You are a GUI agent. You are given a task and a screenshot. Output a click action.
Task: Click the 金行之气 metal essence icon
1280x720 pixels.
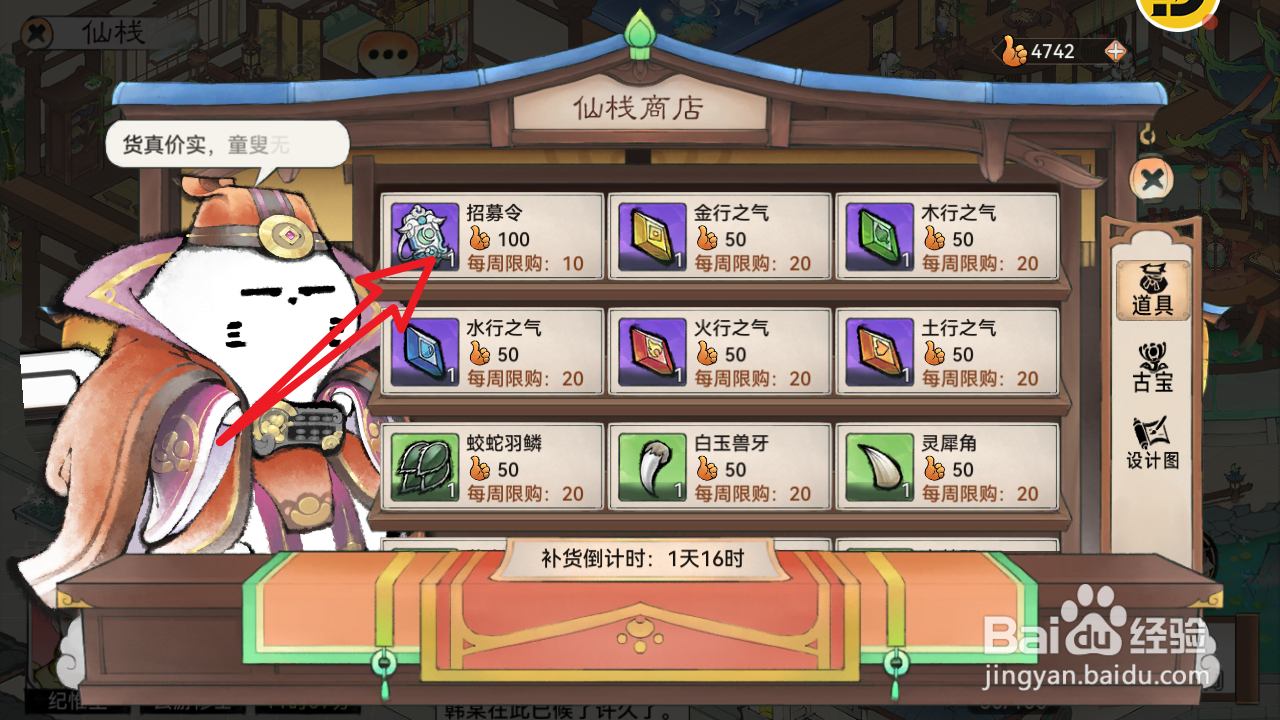tap(651, 237)
